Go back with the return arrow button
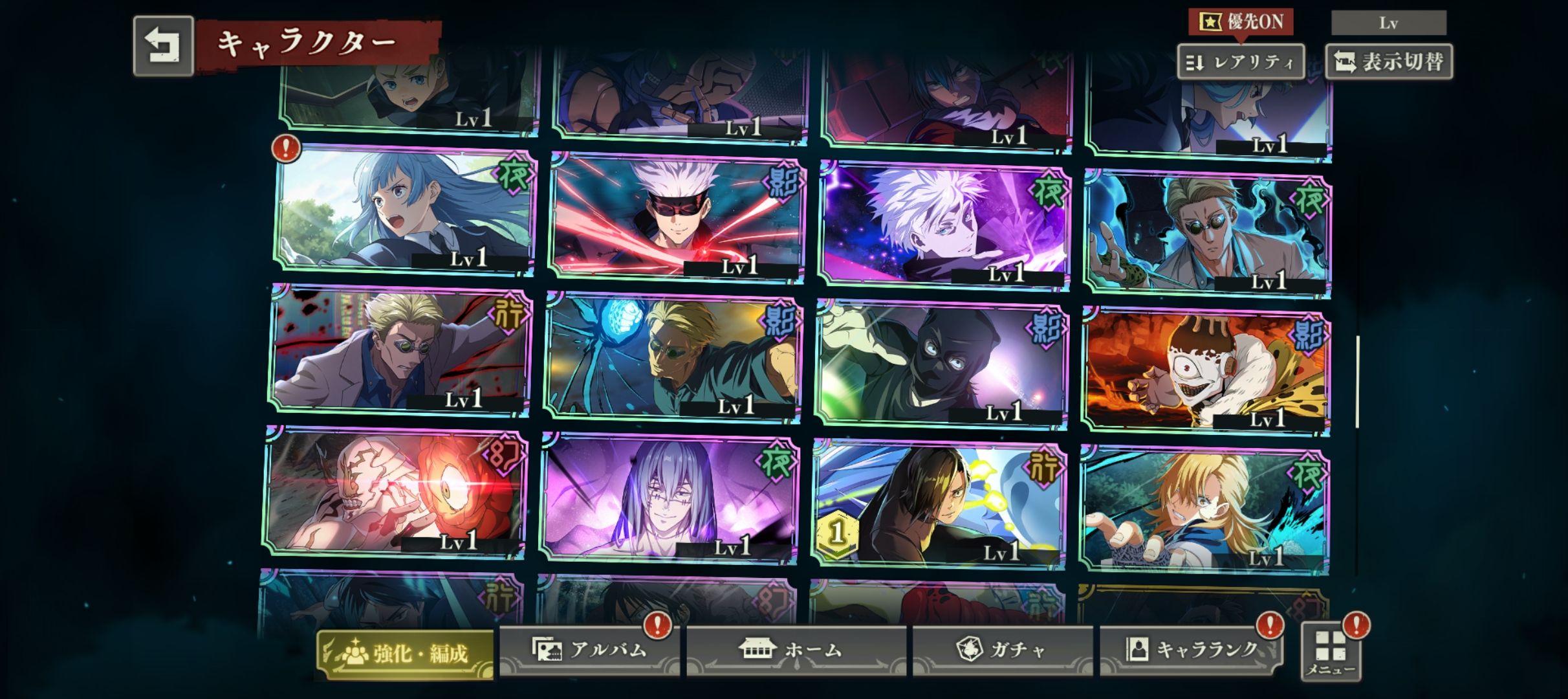The image size is (1568, 699). (163, 46)
